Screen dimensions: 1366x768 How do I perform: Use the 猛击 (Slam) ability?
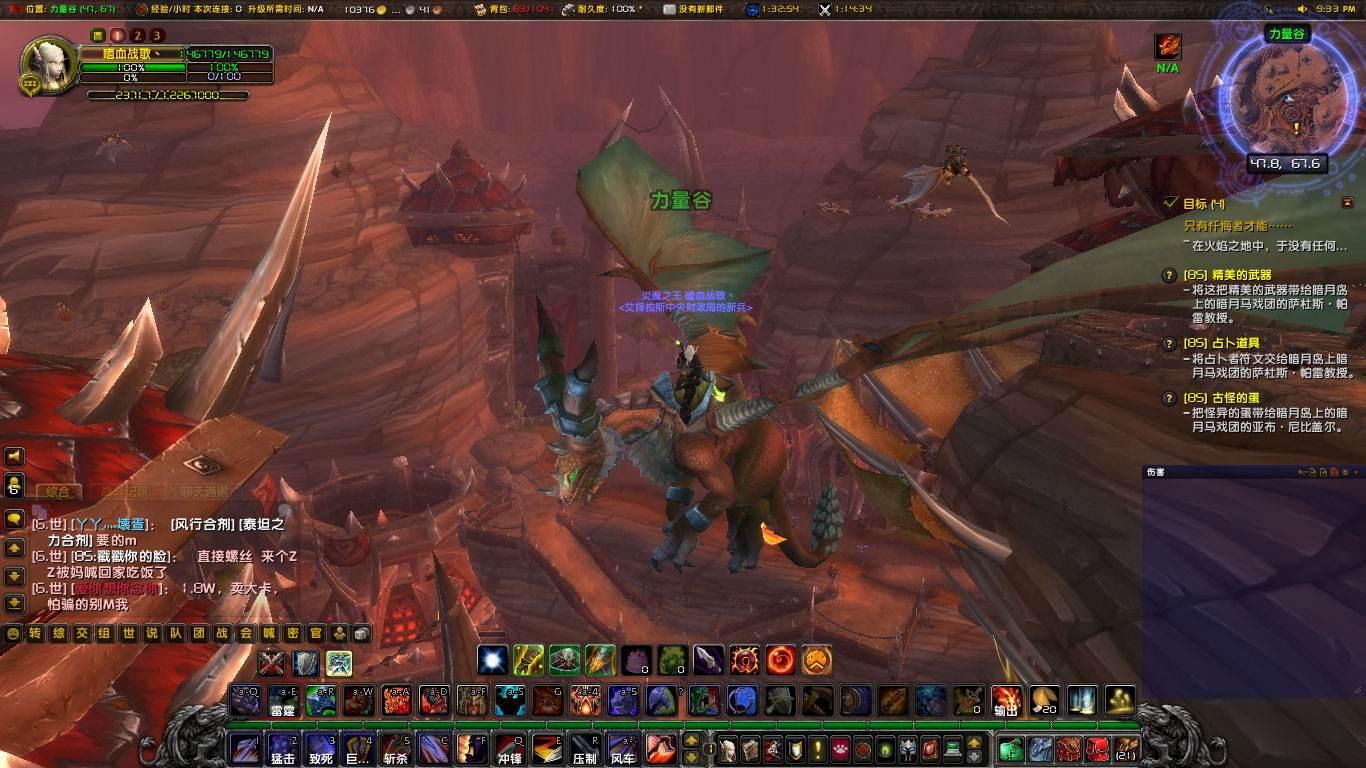pos(282,748)
